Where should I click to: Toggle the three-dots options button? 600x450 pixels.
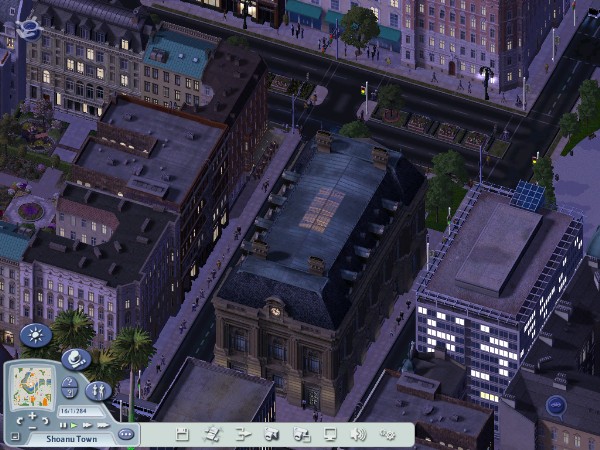126,434
